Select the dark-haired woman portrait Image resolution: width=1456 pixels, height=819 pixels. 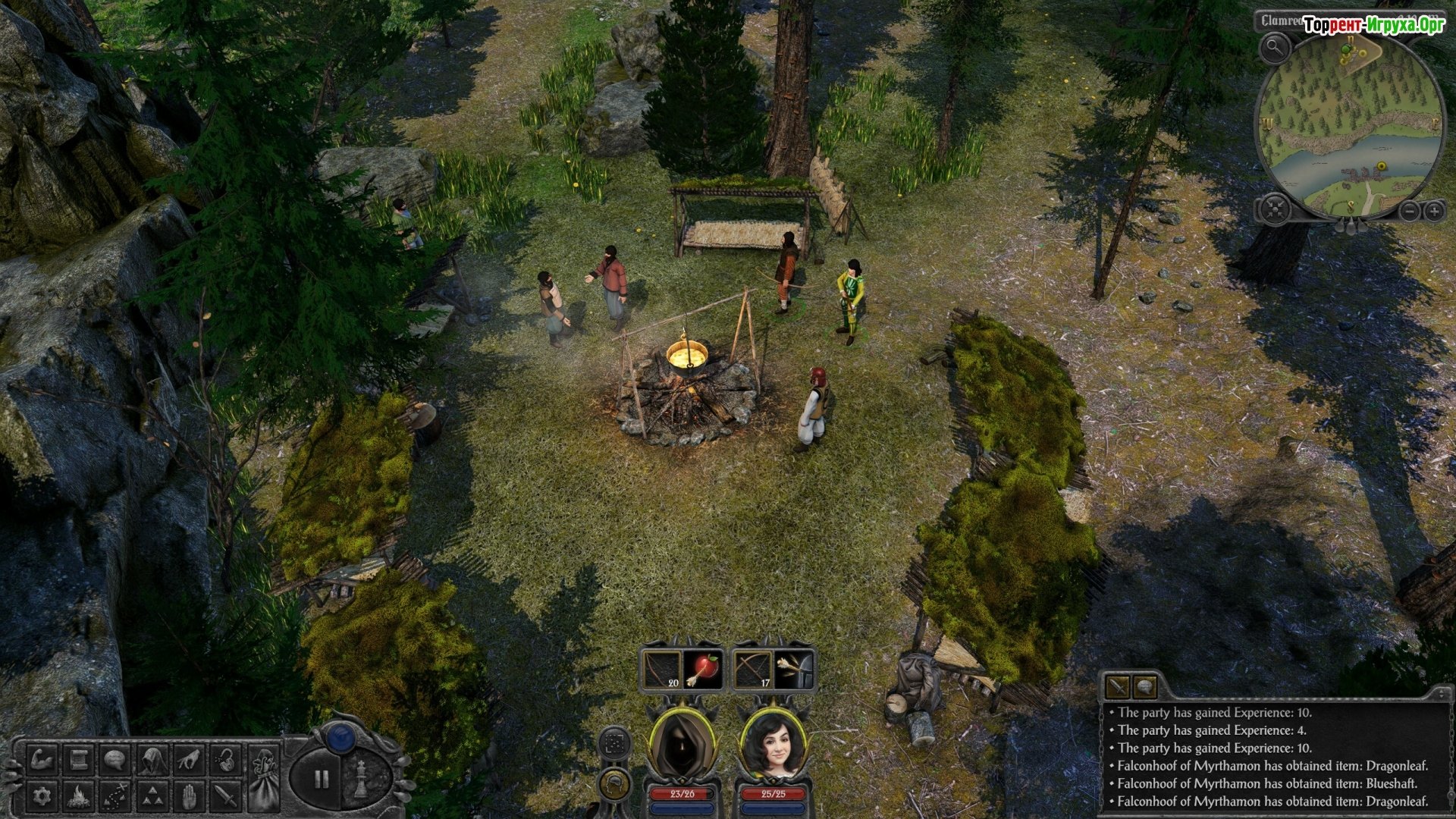click(x=773, y=745)
